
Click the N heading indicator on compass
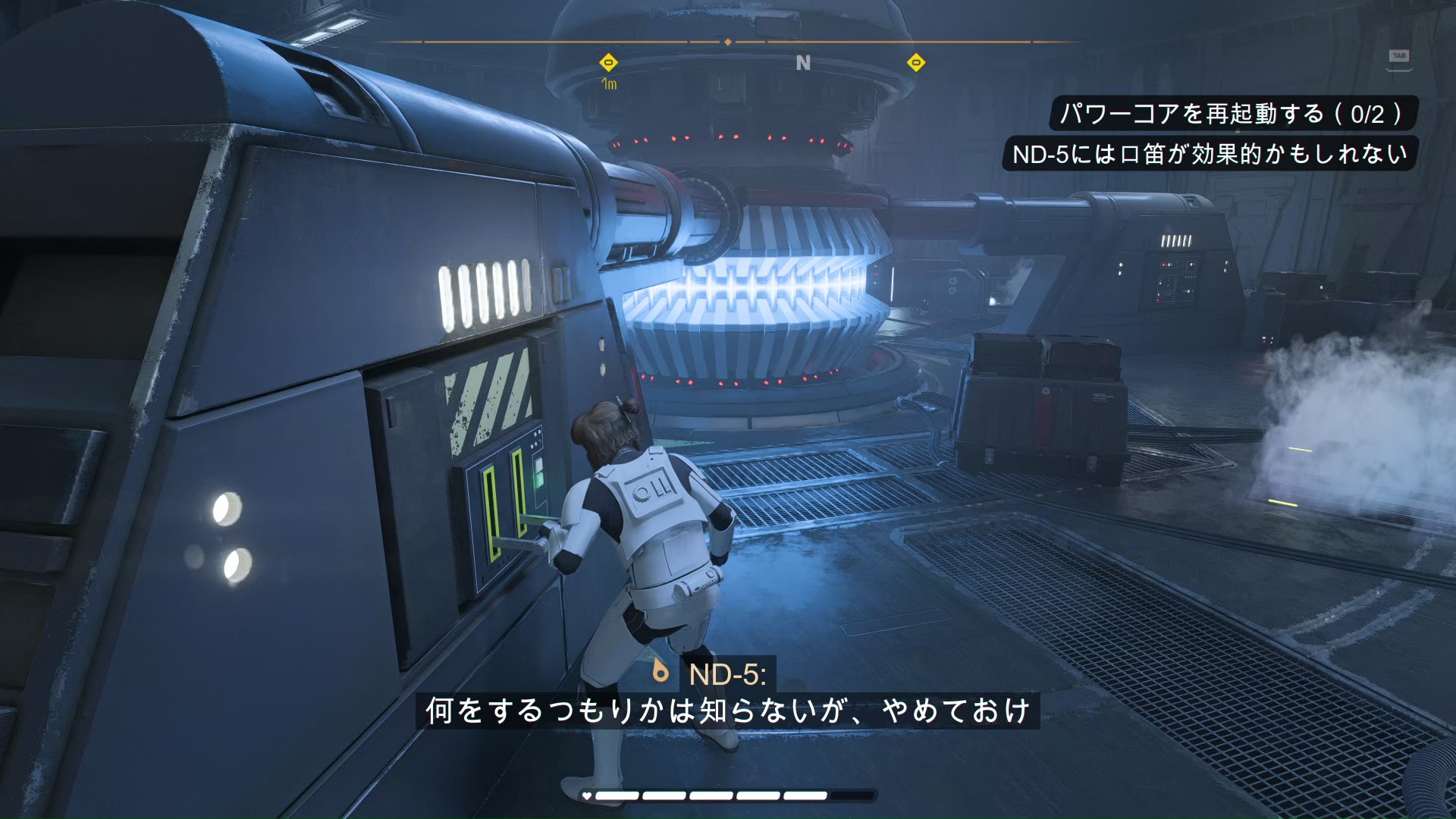click(803, 63)
